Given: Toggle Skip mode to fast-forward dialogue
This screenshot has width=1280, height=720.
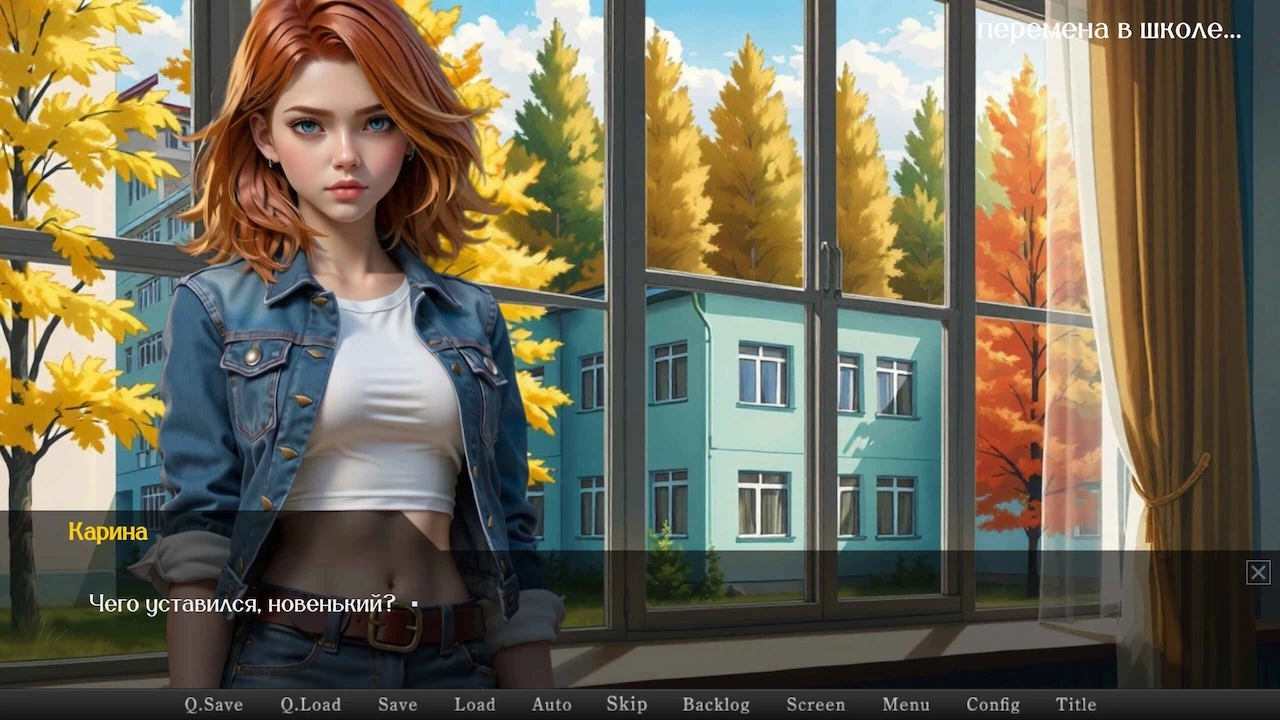Looking at the screenshot, I should (x=626, y=704).
